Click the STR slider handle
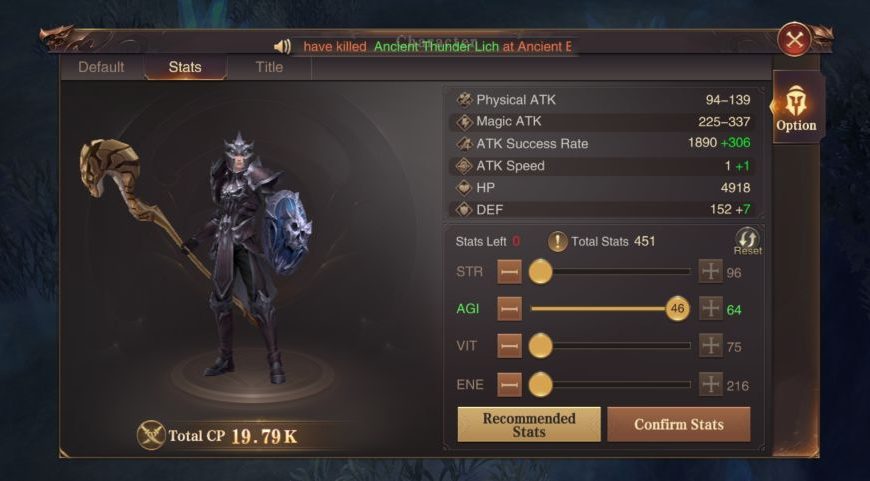This screenshot has width=870, height=481. pos(540,271)
